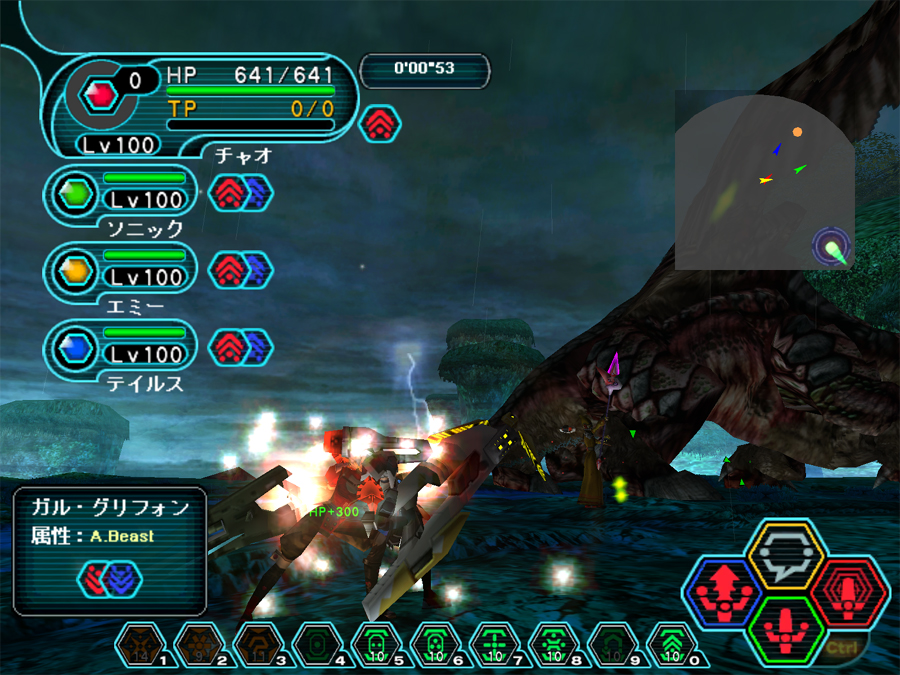
Task: Activate hotbar slot 3
Action: point(257,646)
